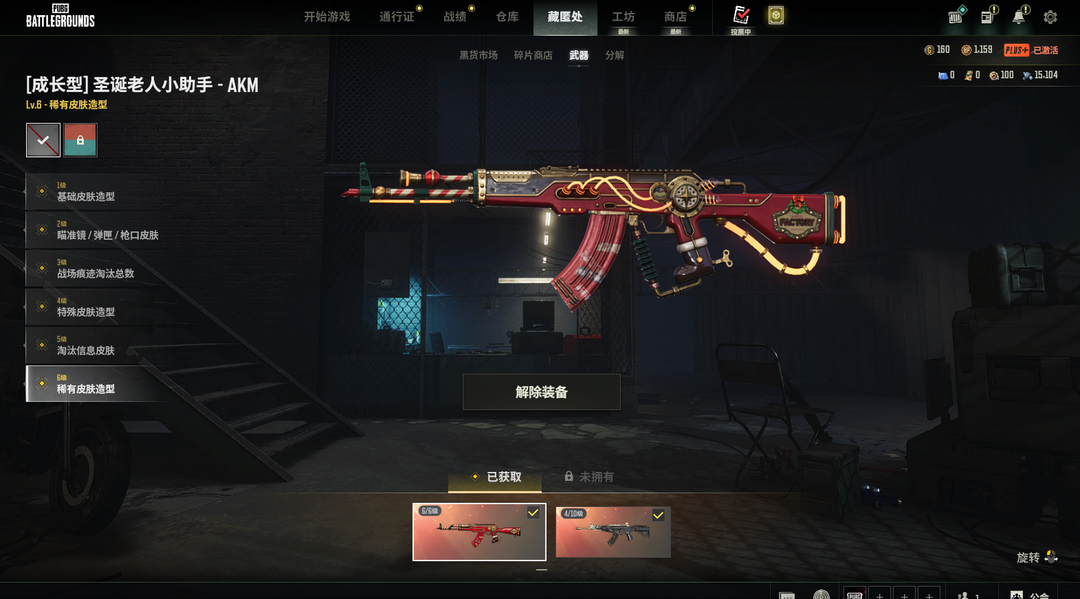
Task: Open the 碎片商店 sub-tab
Action: 533,56
